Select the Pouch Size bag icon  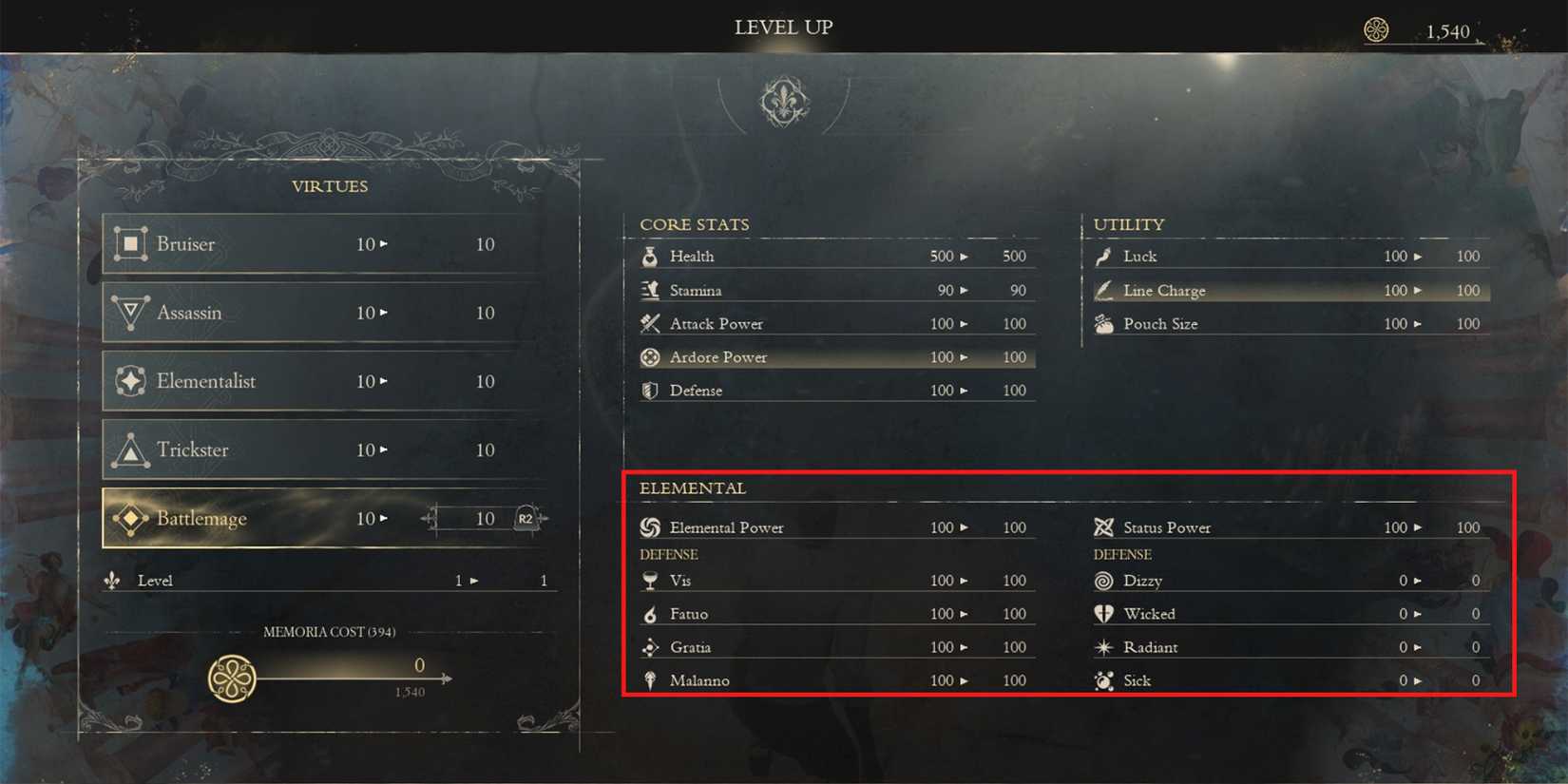pyautogui.click(x=1102, y=323)
